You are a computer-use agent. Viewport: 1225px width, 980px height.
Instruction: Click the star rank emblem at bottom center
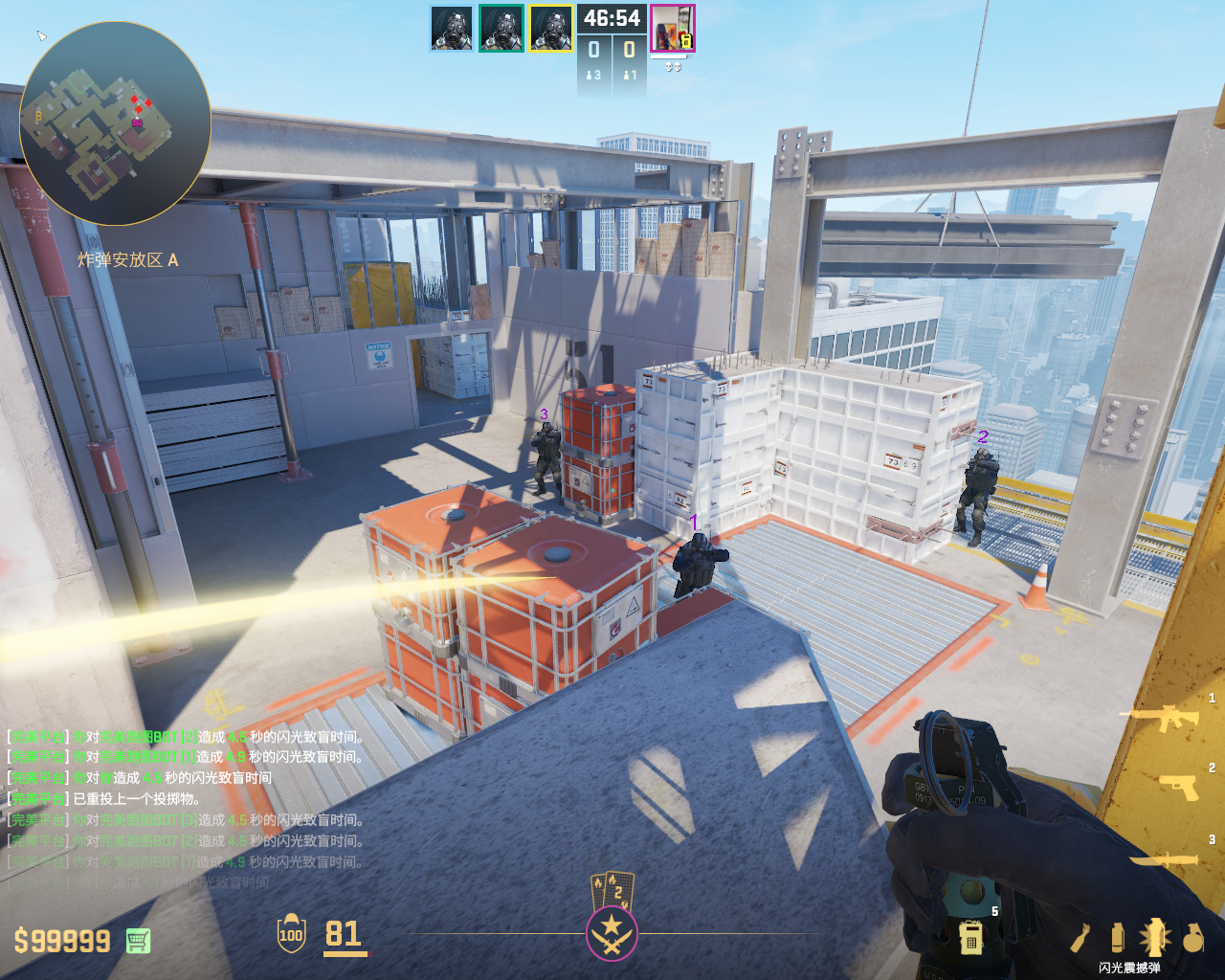tap(612, 932)
